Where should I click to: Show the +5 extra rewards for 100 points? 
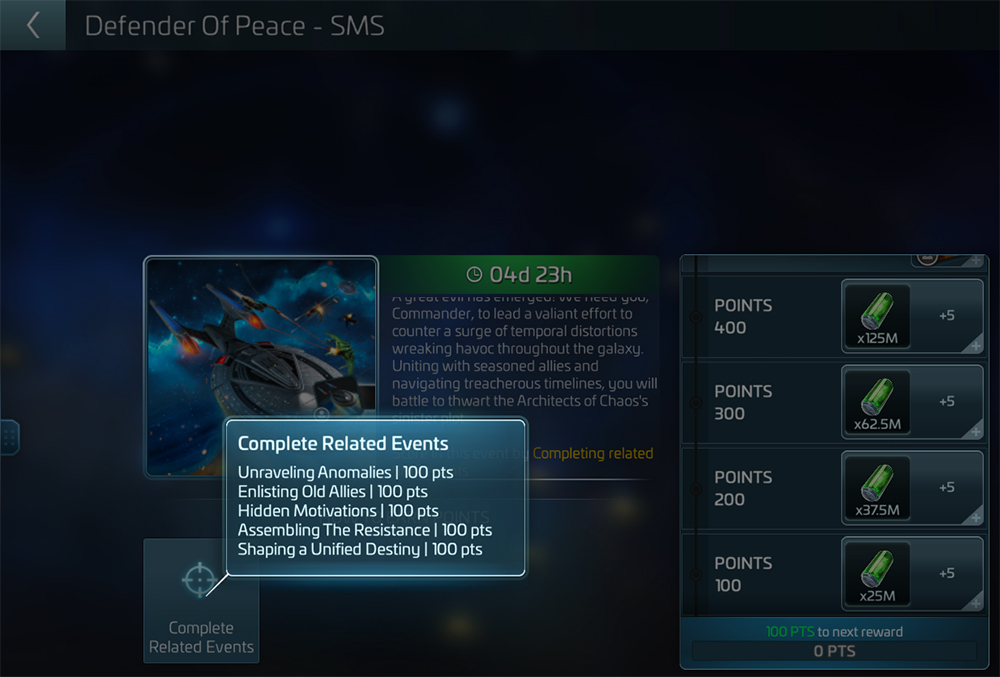coord(947,574)
